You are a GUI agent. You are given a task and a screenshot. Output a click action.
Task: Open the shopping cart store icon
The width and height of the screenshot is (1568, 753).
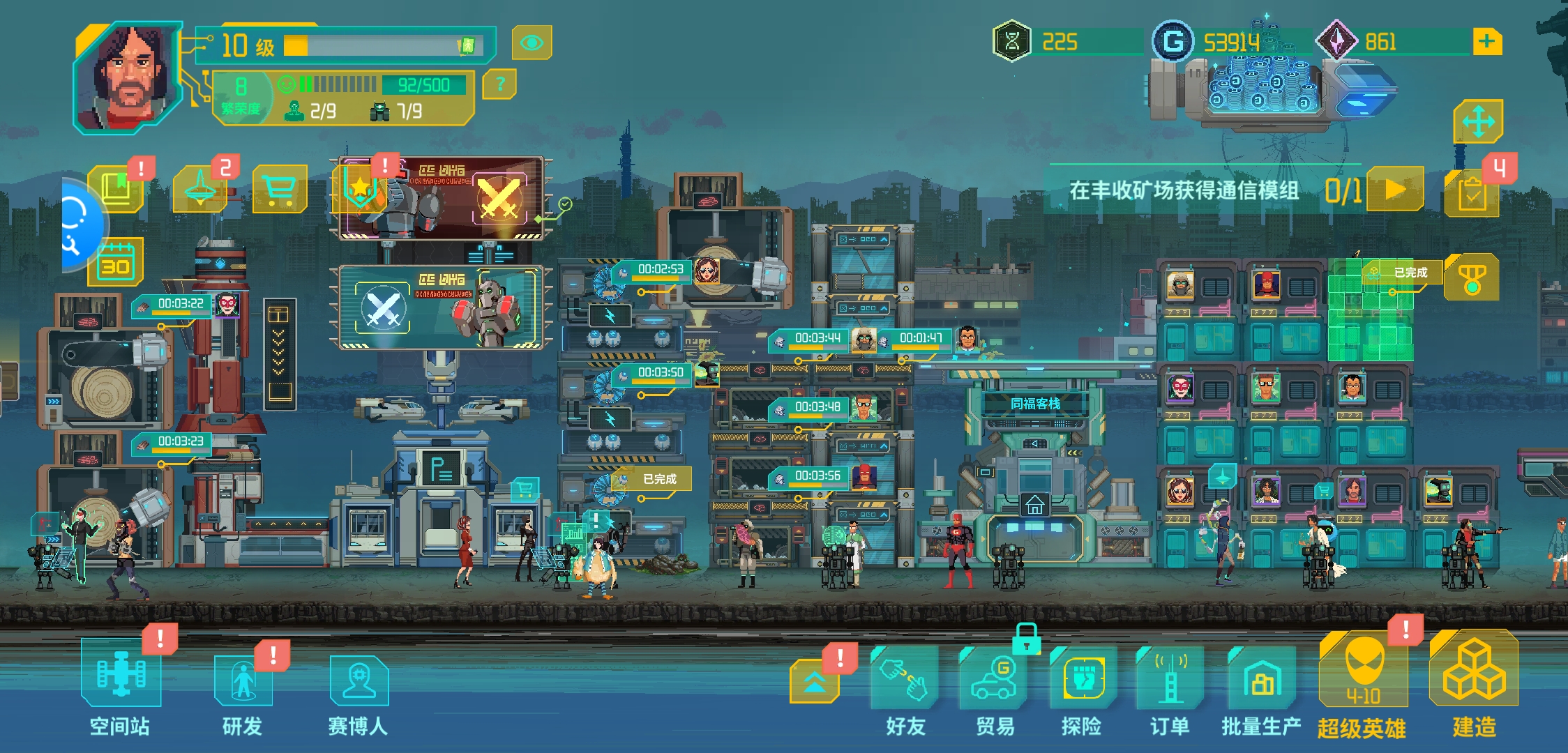point(280,189)
